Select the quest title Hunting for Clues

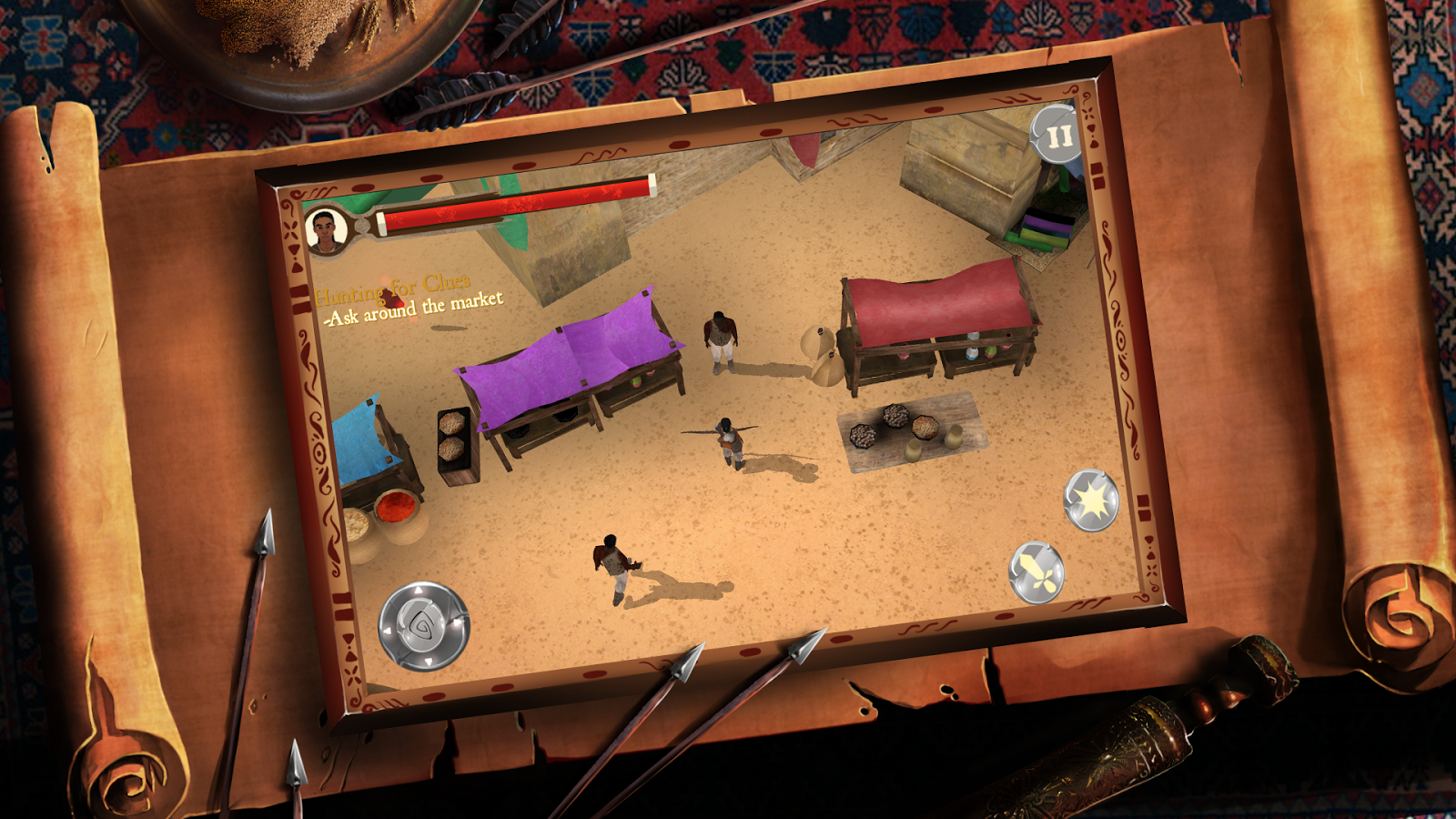point(393,291)
